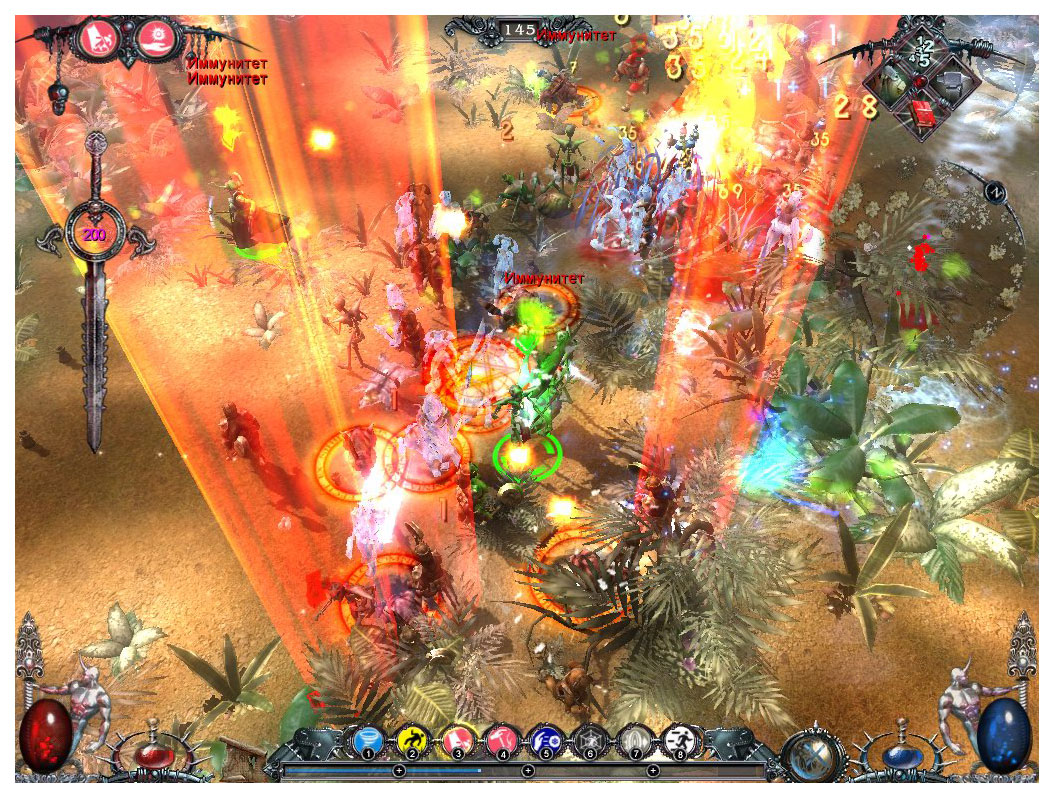1054x798 pixels.
Task: Choose the grey spider web skill in slot 6
Action: click(x=589, y=742)
